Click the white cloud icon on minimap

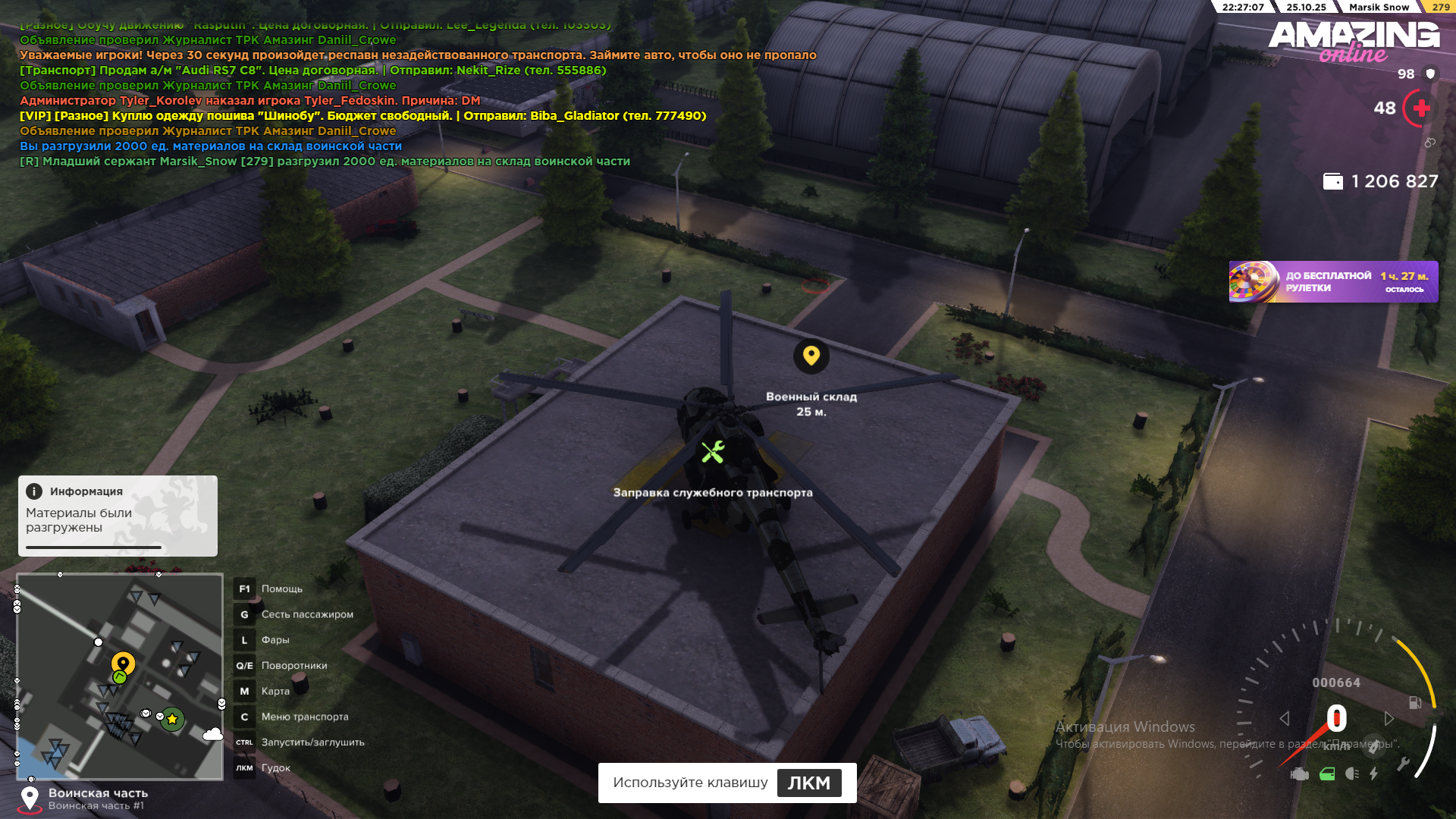point(212,734)
